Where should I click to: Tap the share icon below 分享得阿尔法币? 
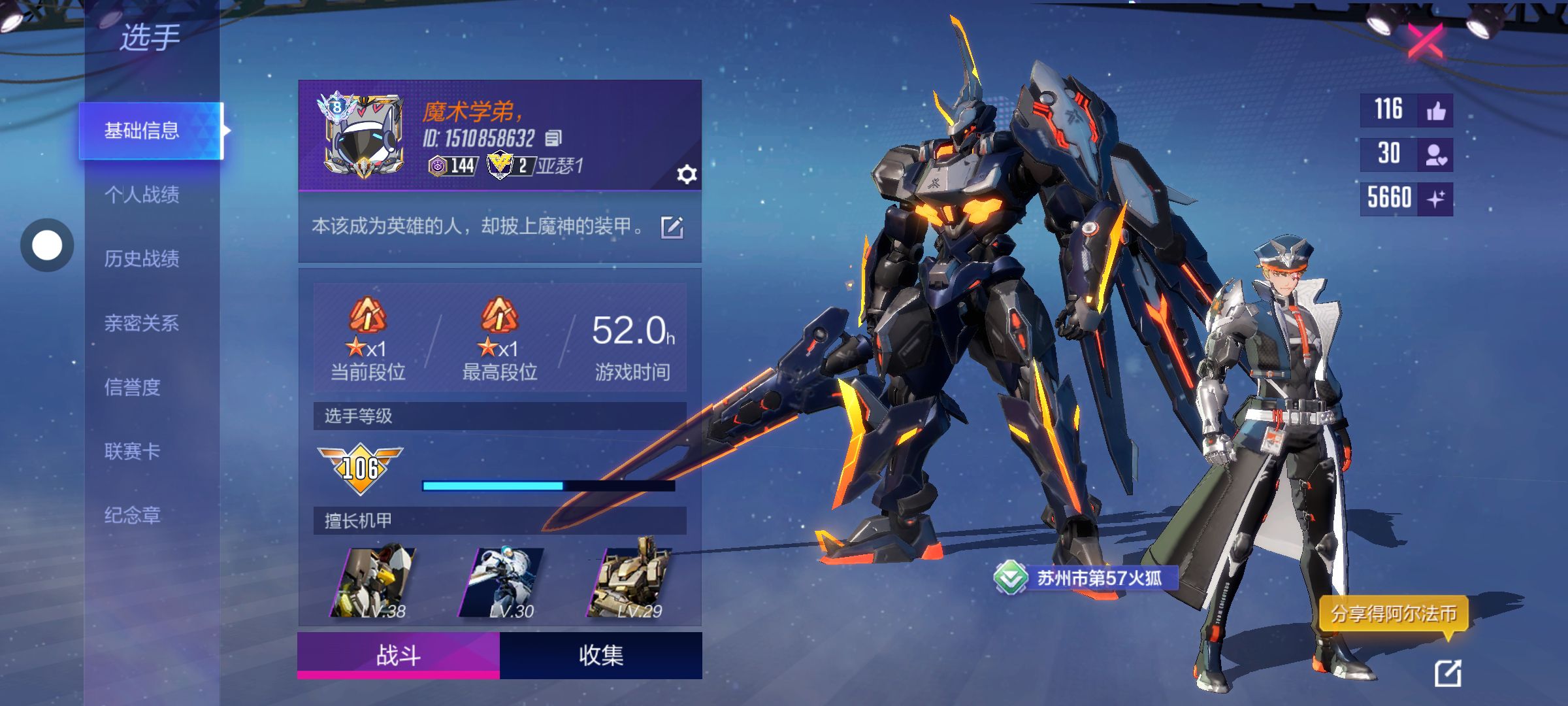click(1448, 673)
